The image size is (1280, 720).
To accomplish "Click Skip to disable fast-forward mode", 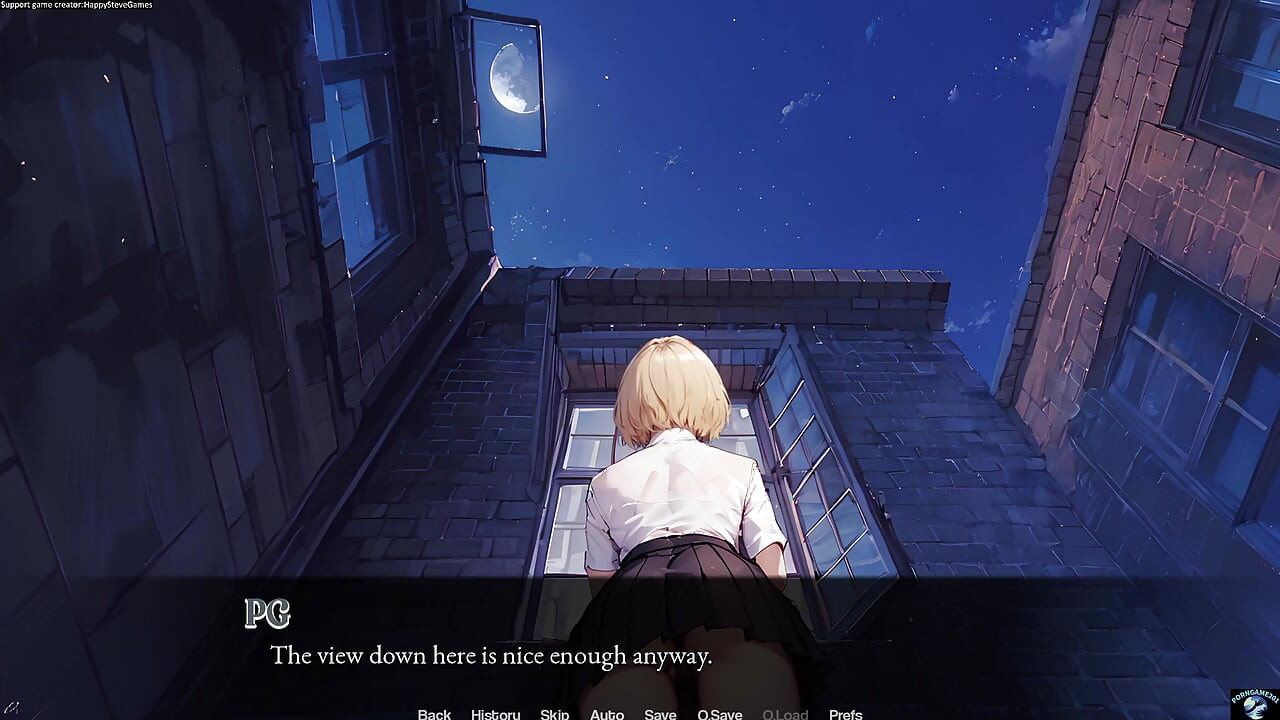I will [554, 714].
